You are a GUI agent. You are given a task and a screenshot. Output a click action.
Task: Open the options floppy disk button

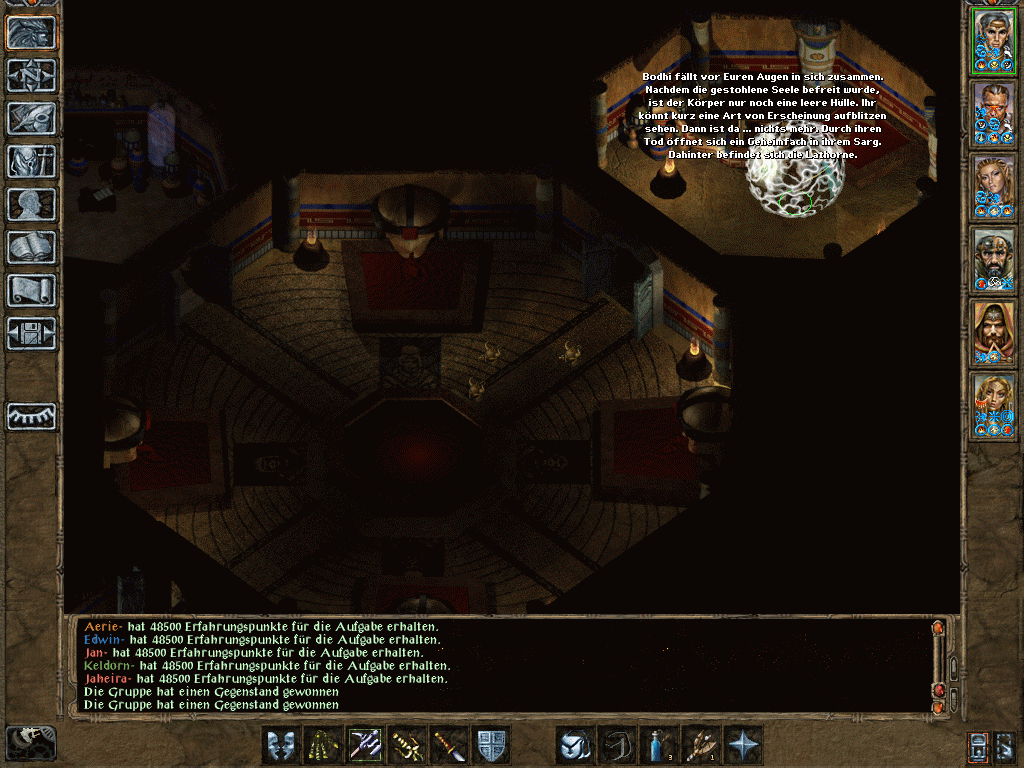click(x=32, y=332)
